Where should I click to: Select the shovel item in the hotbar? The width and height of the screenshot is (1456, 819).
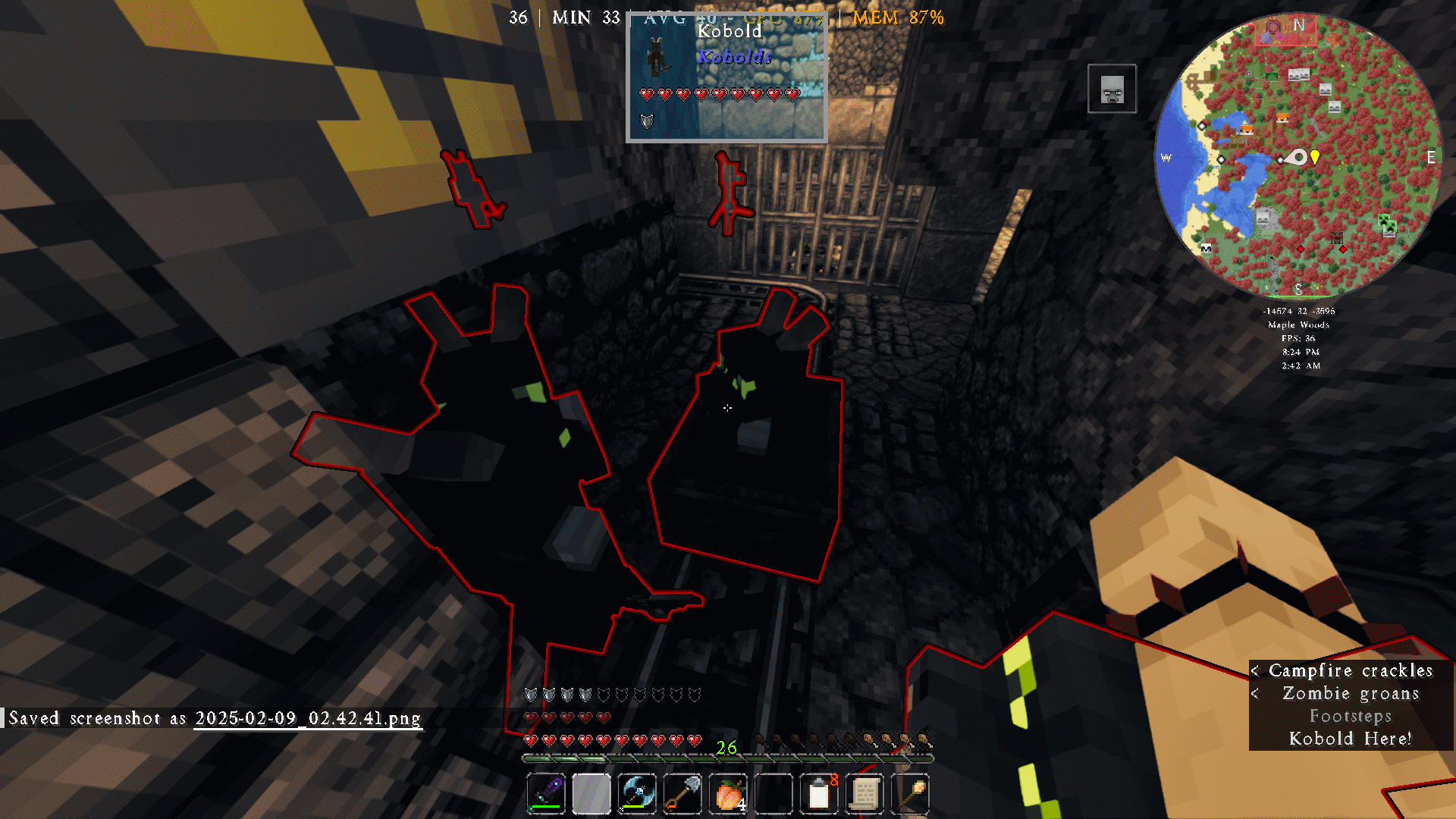click(682, 794)
